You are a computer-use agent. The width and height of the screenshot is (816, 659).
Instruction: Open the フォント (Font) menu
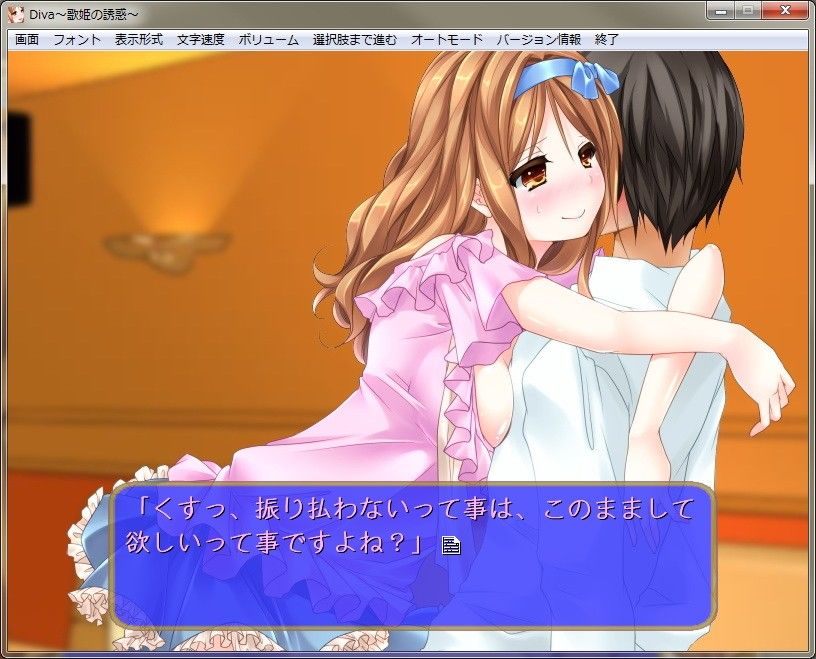[x=77, y=40]
